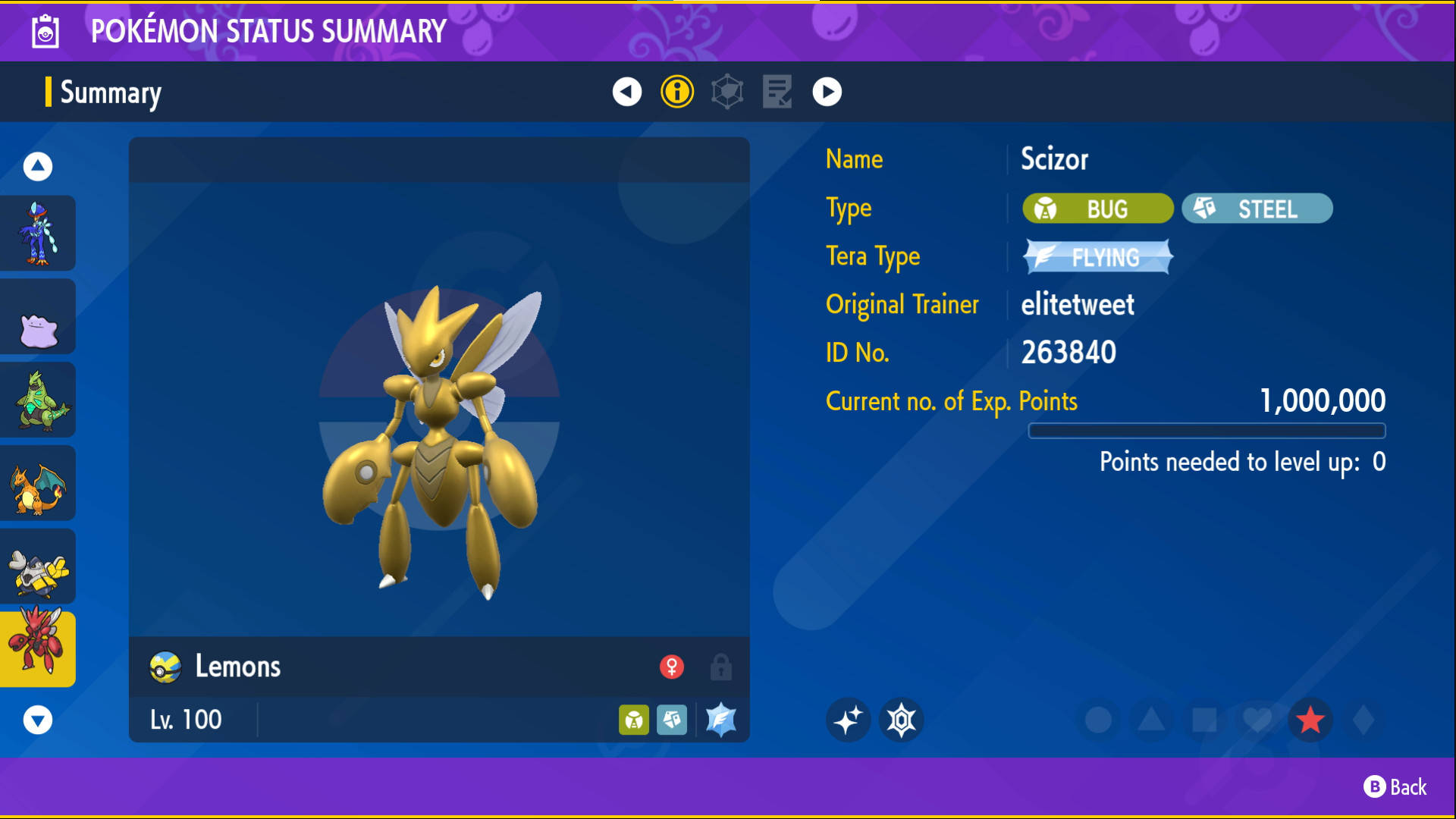Toggle the circle marking

1098,720
